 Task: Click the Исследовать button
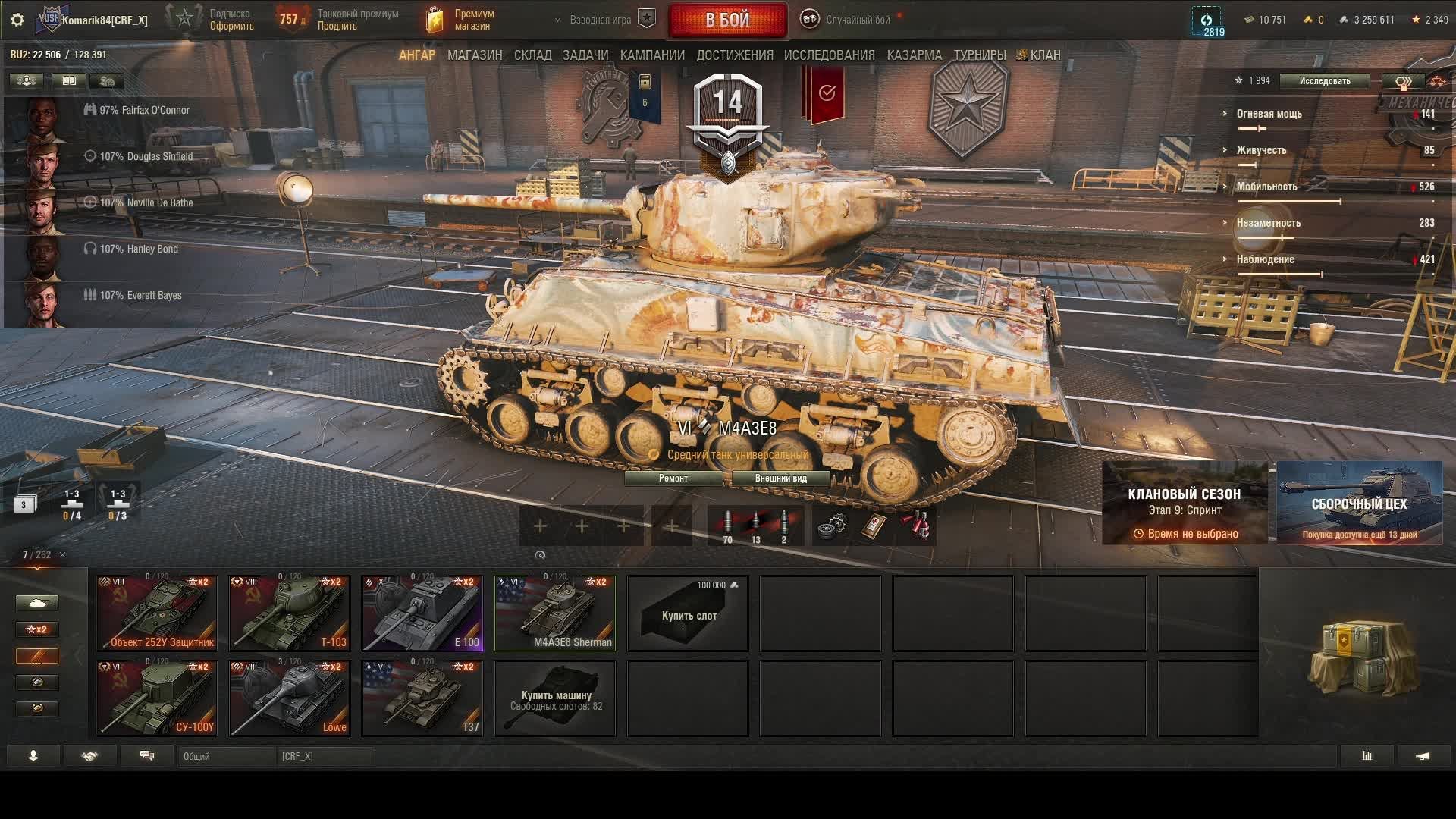(1324, 81)
